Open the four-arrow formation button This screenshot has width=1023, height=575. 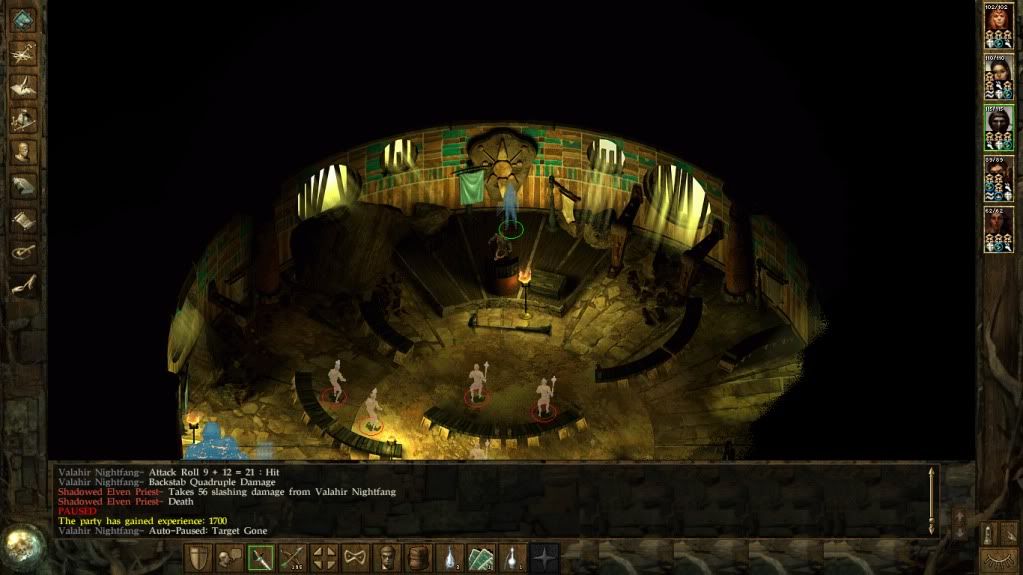(x=324, y=558)
